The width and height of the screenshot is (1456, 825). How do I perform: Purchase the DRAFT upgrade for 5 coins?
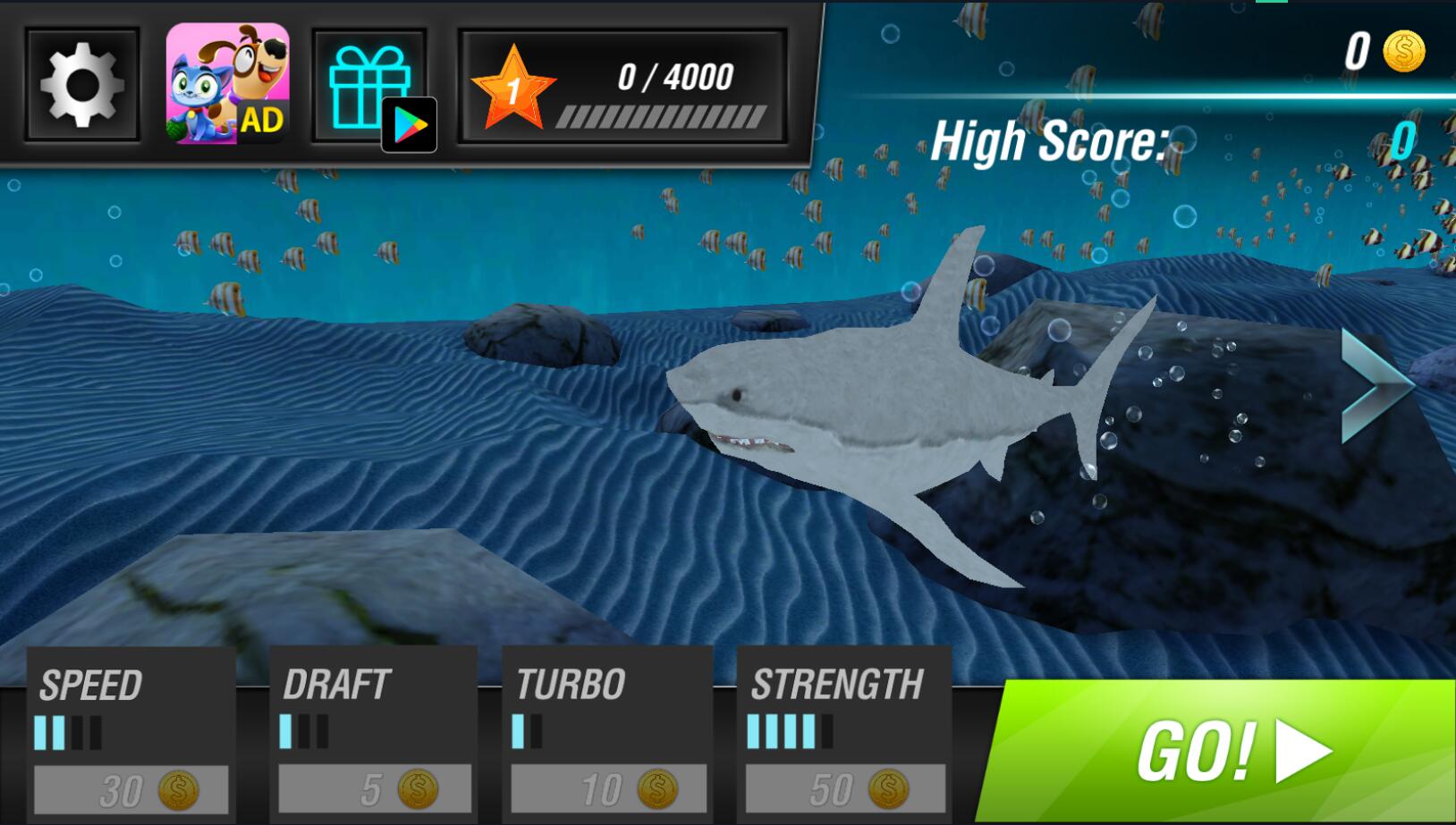[x=375, y=790]
